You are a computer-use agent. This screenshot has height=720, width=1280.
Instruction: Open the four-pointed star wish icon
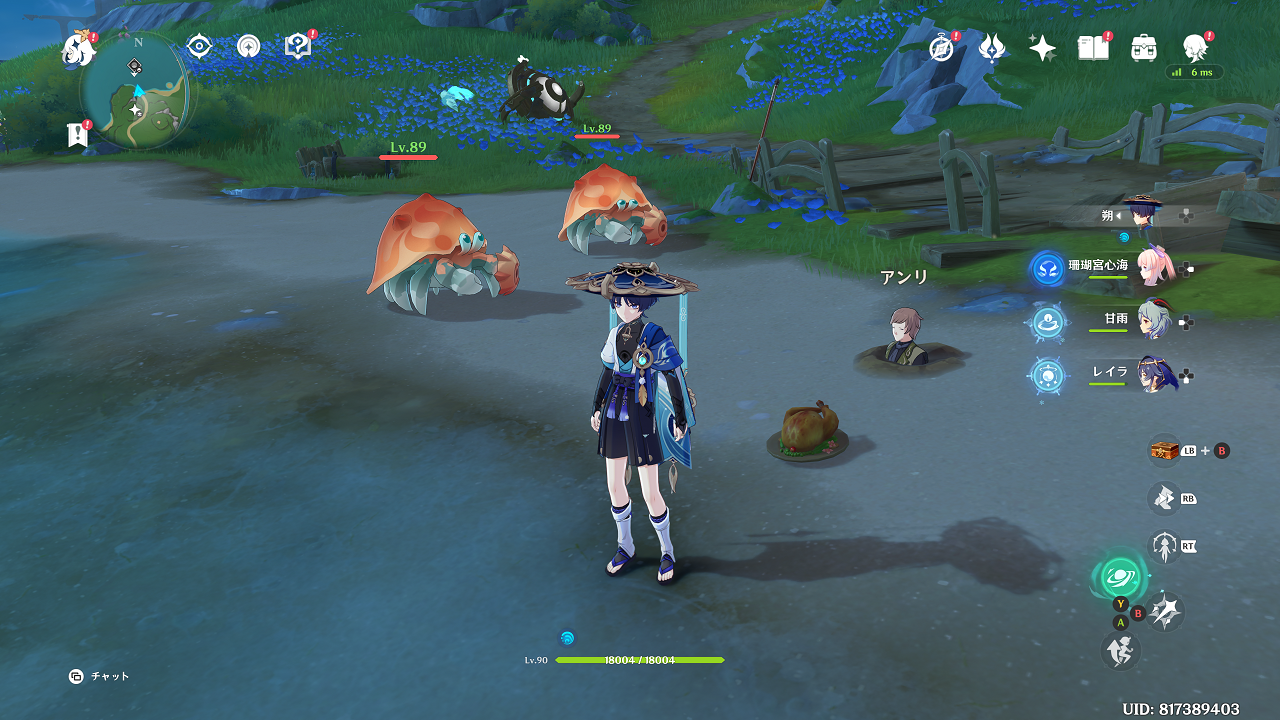click(x=1042, y=48)
